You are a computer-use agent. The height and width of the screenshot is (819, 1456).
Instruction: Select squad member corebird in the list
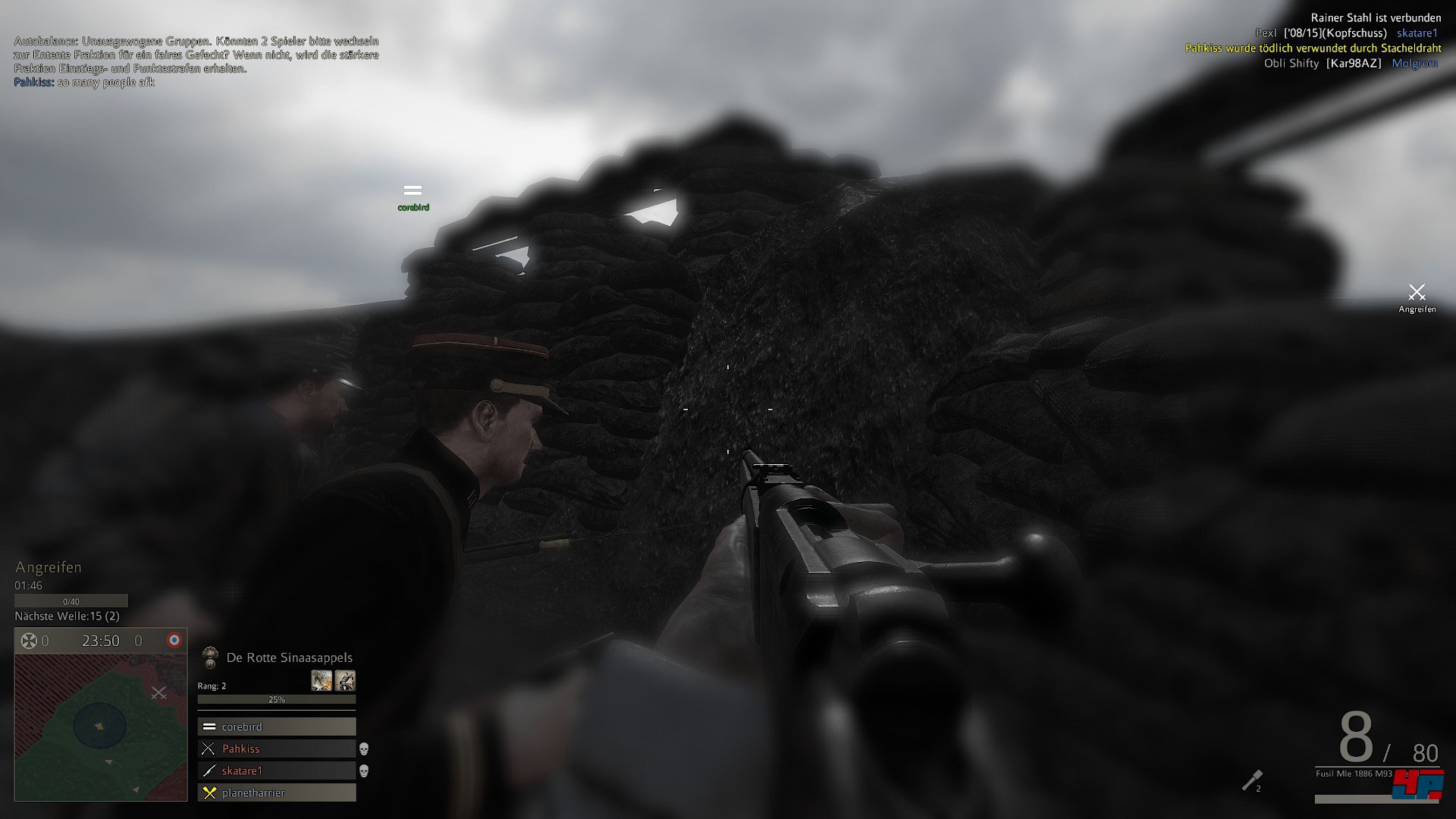click(277, 726)
